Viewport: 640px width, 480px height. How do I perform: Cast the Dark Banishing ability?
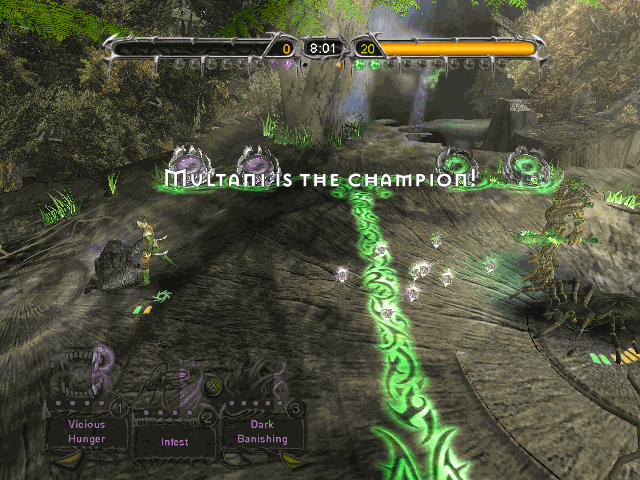tap(263, 431)
